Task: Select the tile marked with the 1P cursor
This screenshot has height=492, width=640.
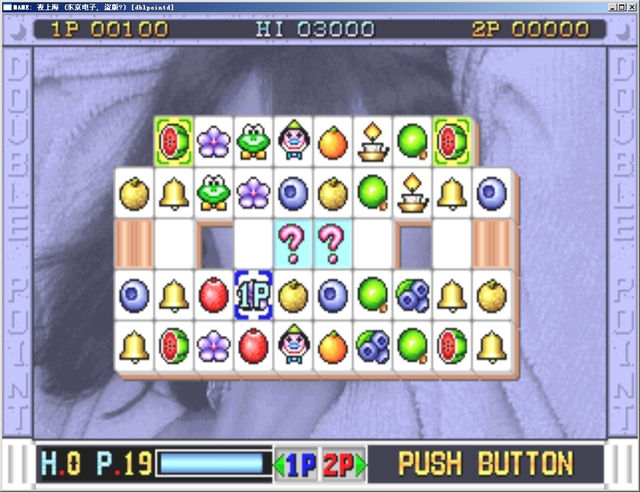Action: pos(253,294)
